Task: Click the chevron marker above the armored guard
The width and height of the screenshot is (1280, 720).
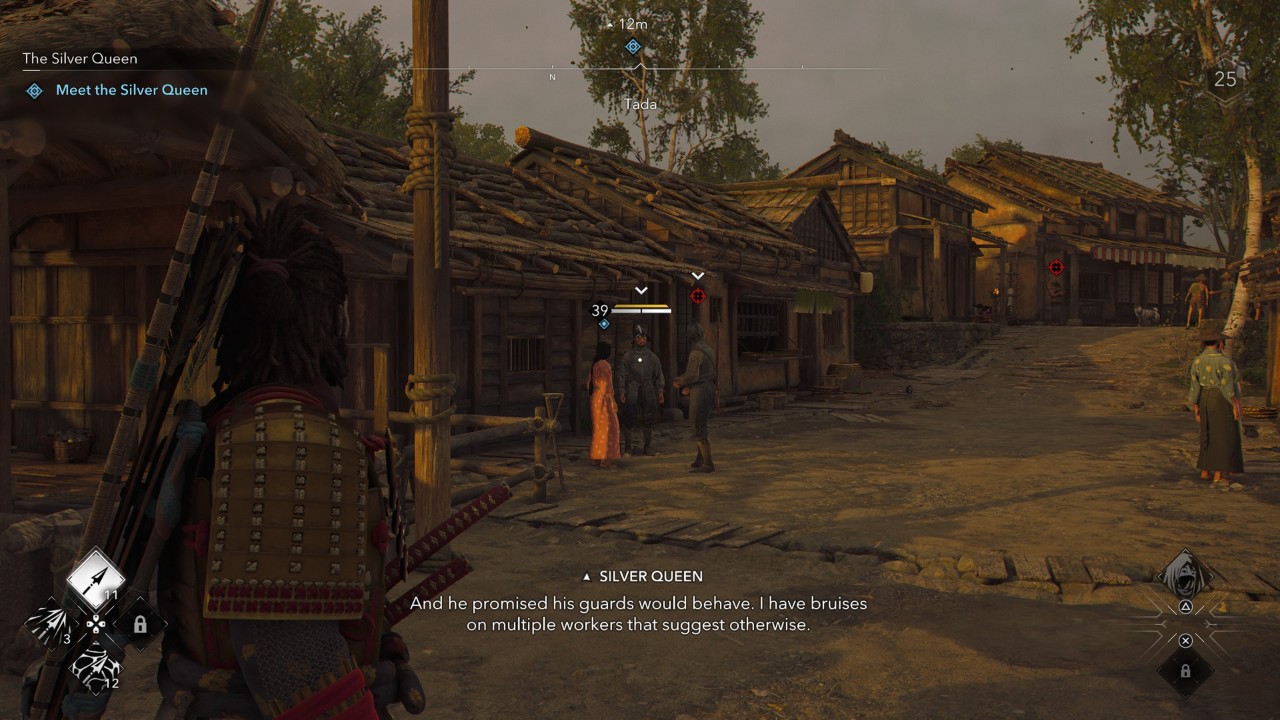Action: (640, 291)
